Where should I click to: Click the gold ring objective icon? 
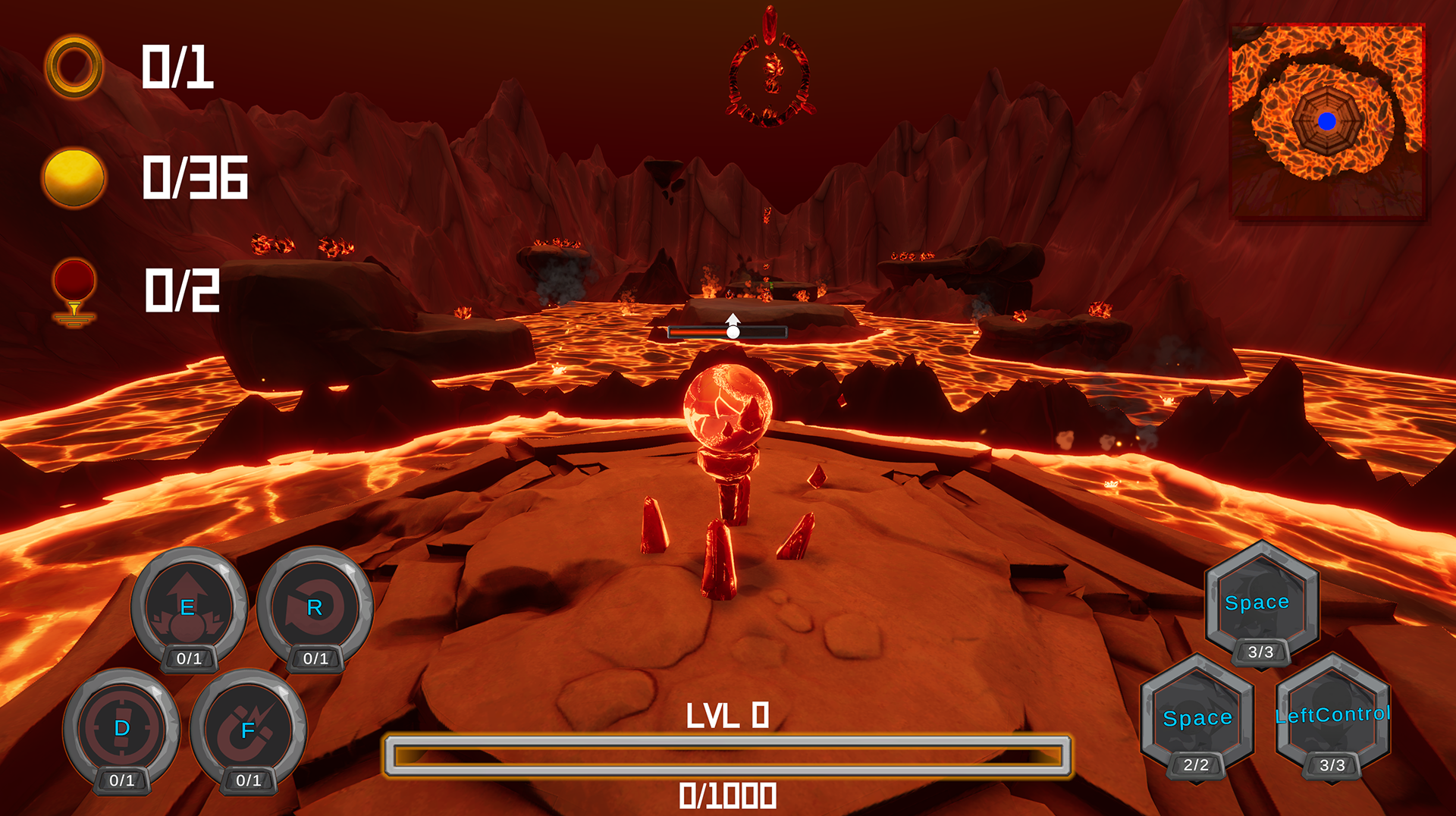coord(74,67)
